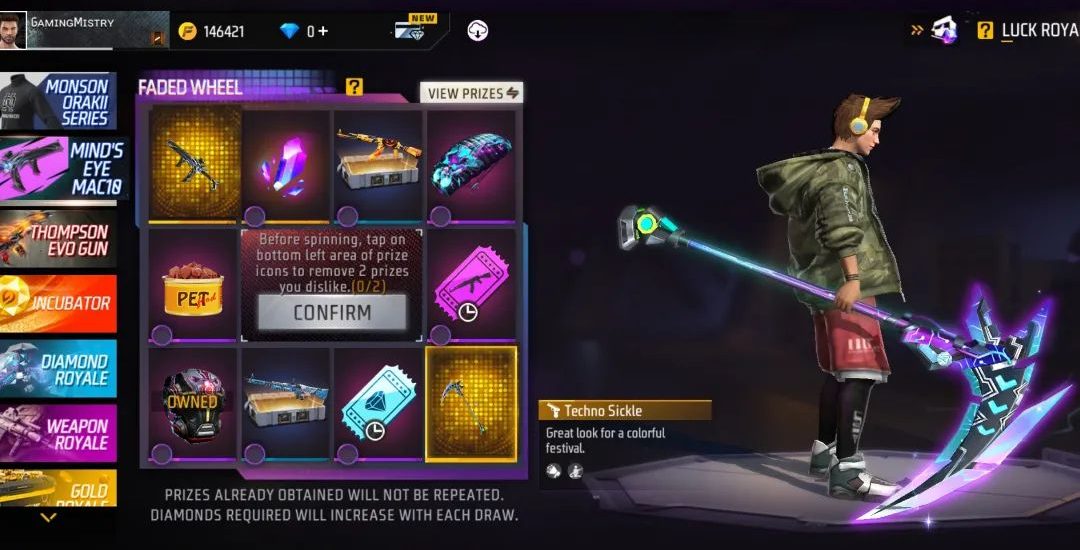Select the golden rifle grand prize tile

point(193,162)
